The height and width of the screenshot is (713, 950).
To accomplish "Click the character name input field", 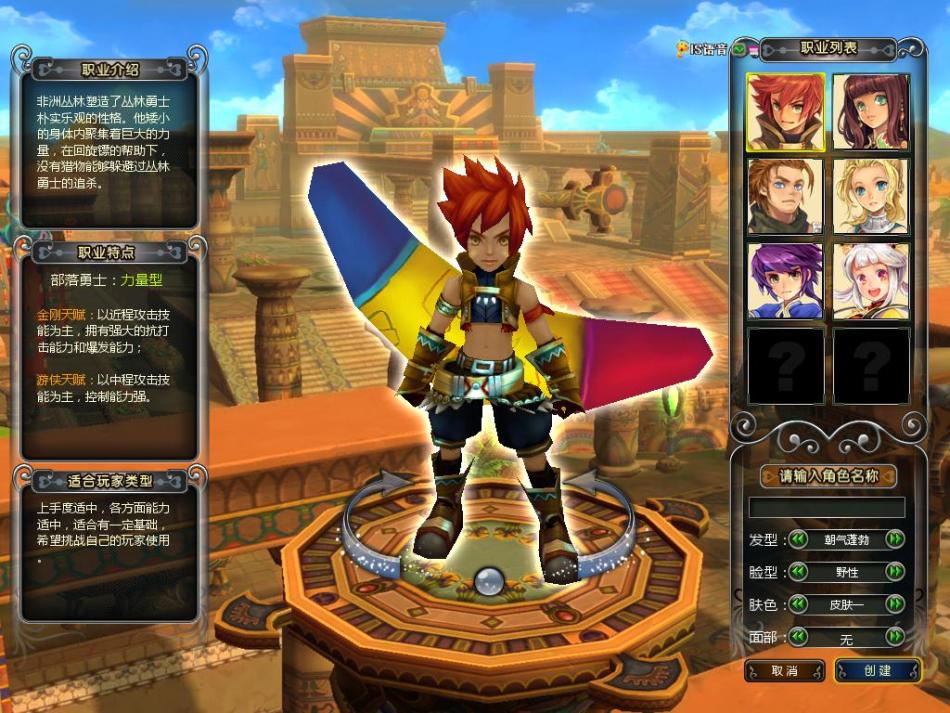I will click(826, 507).
